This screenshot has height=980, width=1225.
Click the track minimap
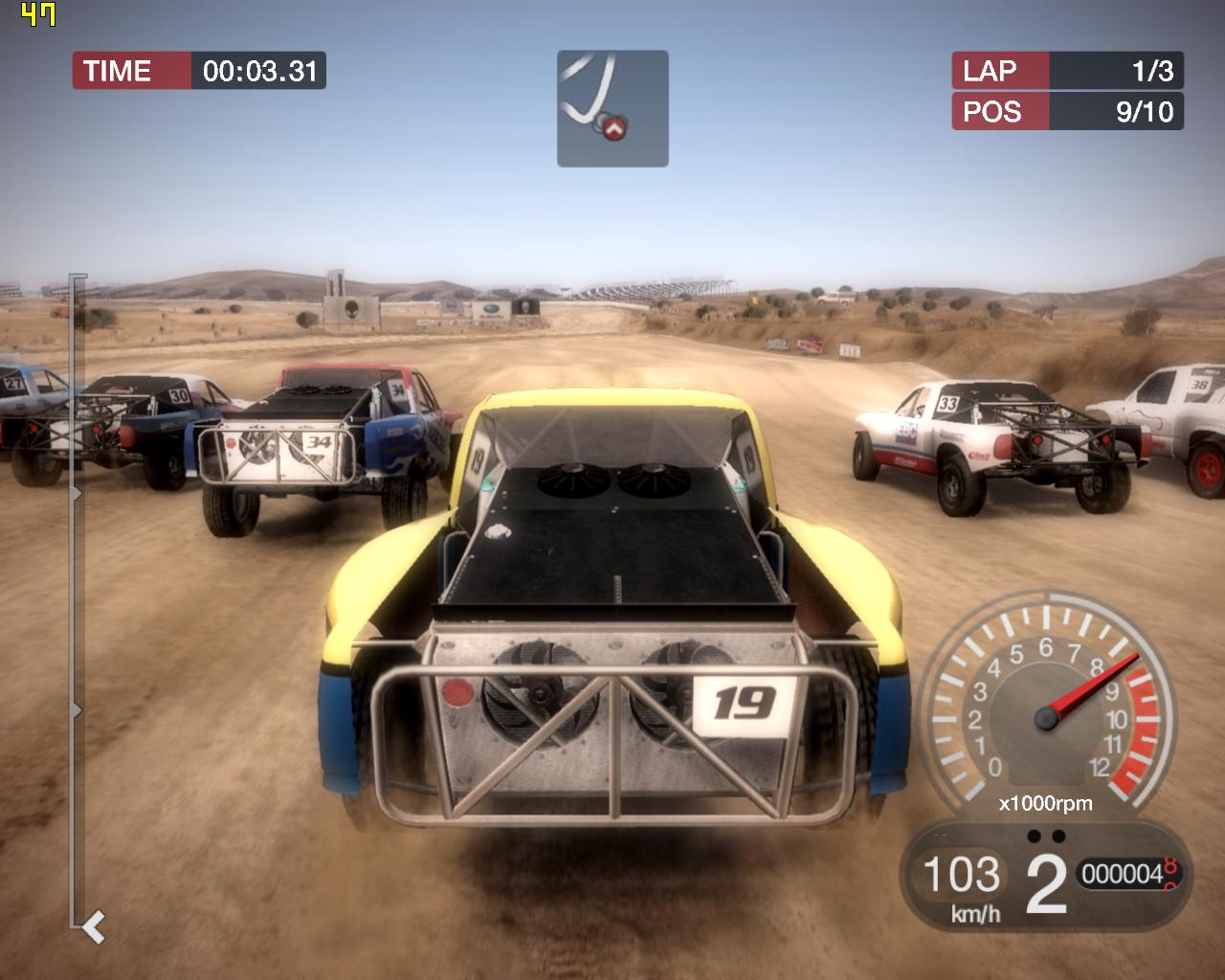612,108
